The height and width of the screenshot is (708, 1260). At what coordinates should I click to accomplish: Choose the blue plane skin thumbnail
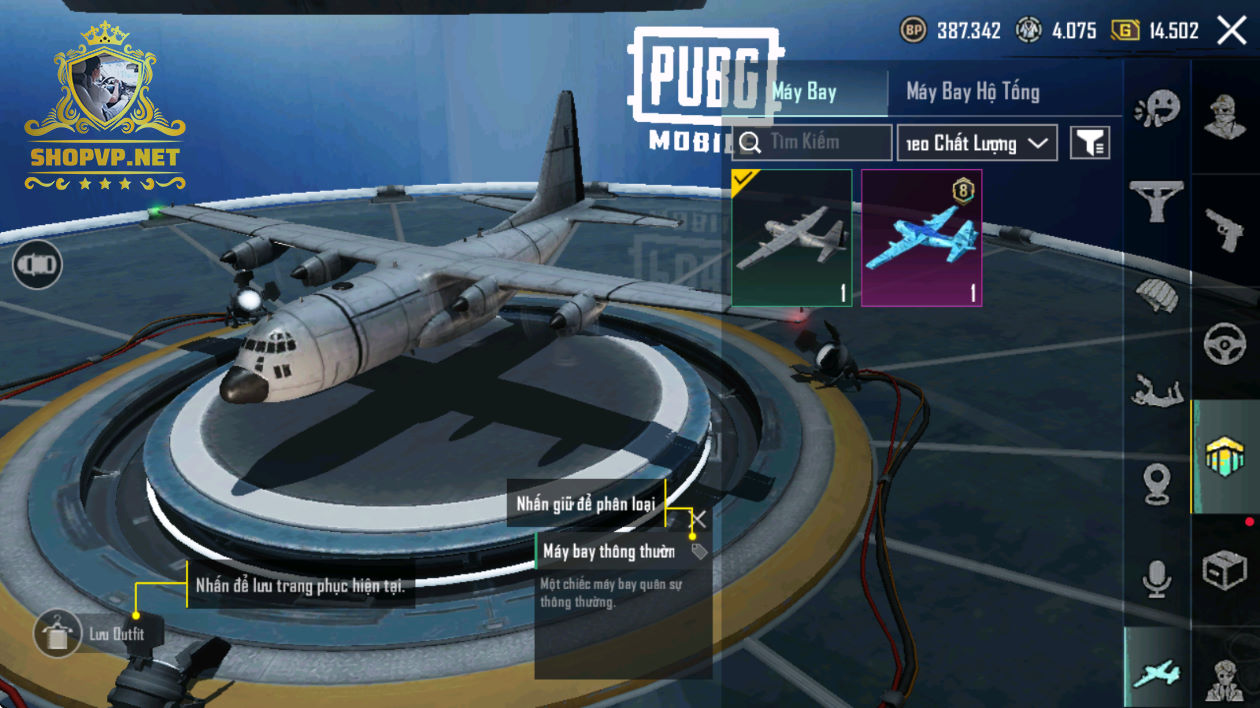[x=921, y=238]
